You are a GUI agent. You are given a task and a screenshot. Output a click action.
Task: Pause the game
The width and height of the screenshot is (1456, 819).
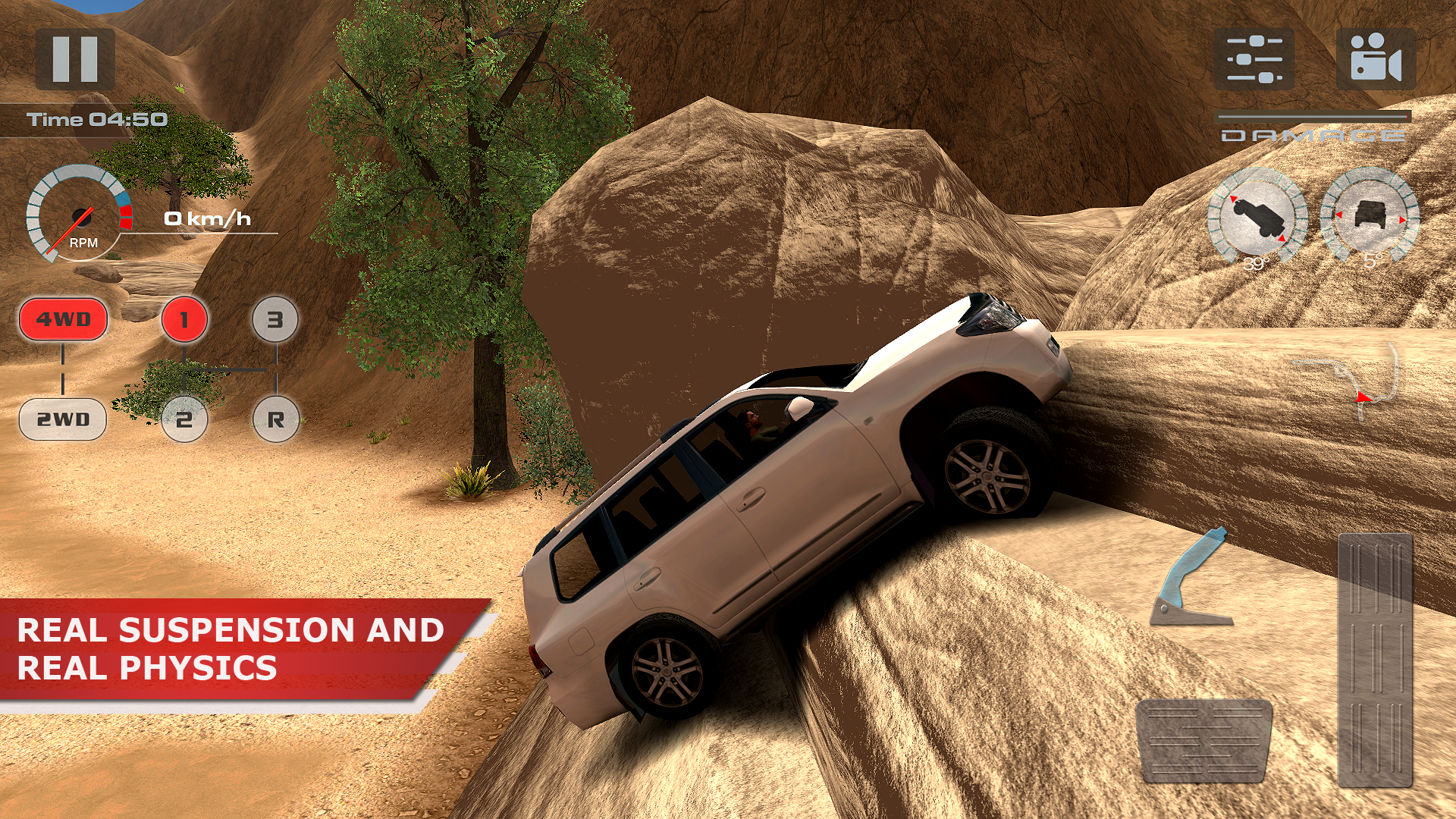(75, 59)
